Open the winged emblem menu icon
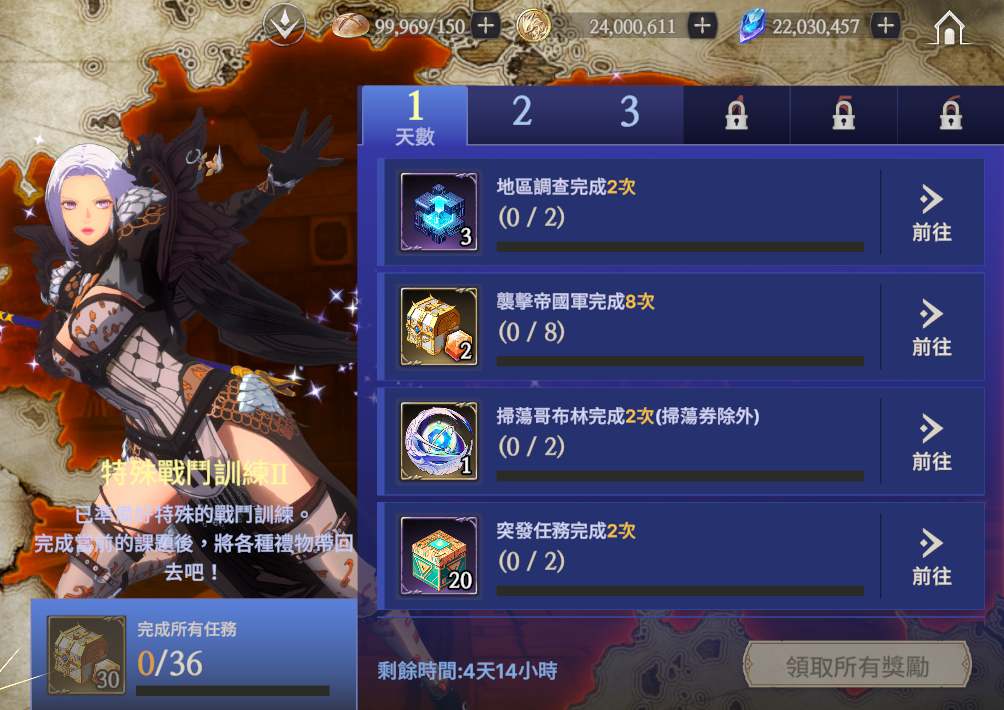 (284, 26)
